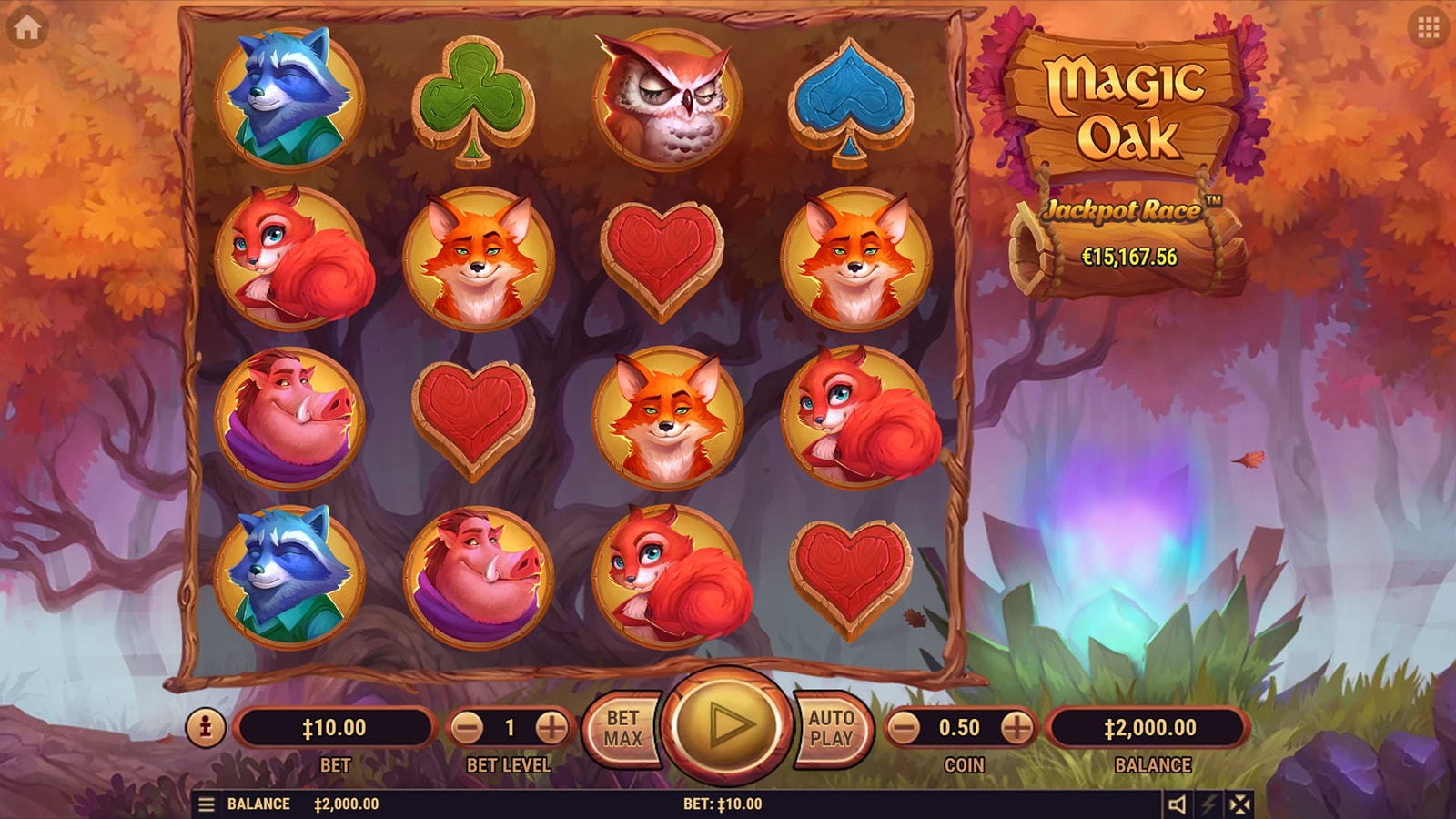
Task: Decrease the bet level with minus
Action: tap(467, 727)
